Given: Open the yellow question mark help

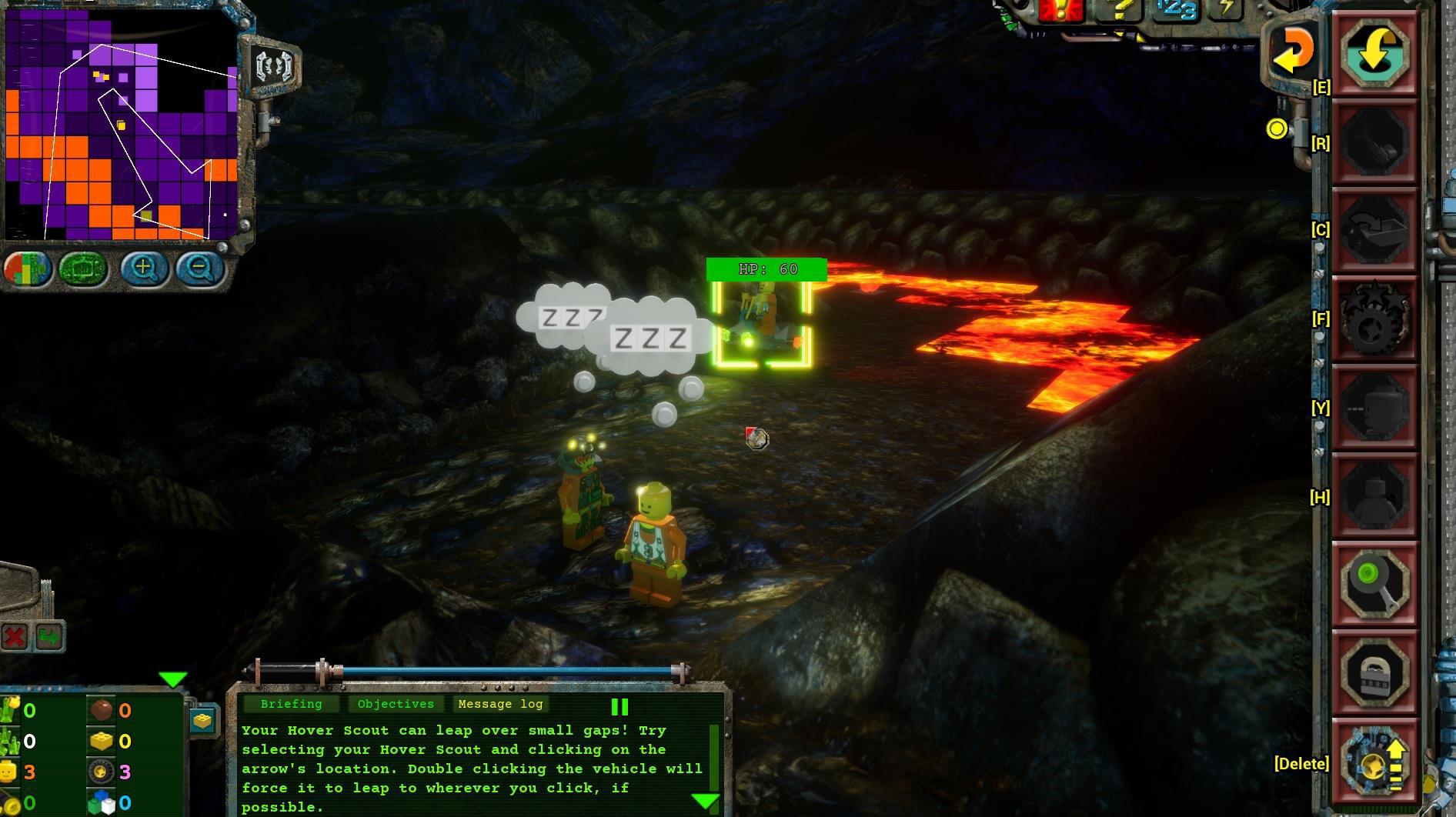Looking at the screenshot, I should [x=1119, y=9].
